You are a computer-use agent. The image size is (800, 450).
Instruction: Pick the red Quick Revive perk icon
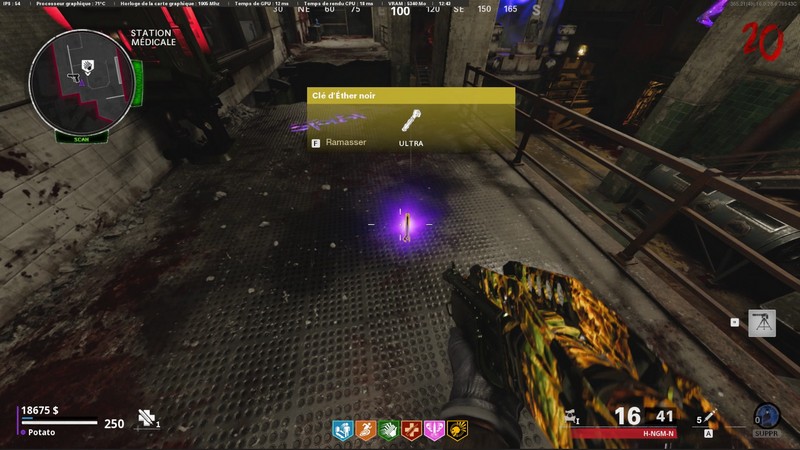point(412,431)
